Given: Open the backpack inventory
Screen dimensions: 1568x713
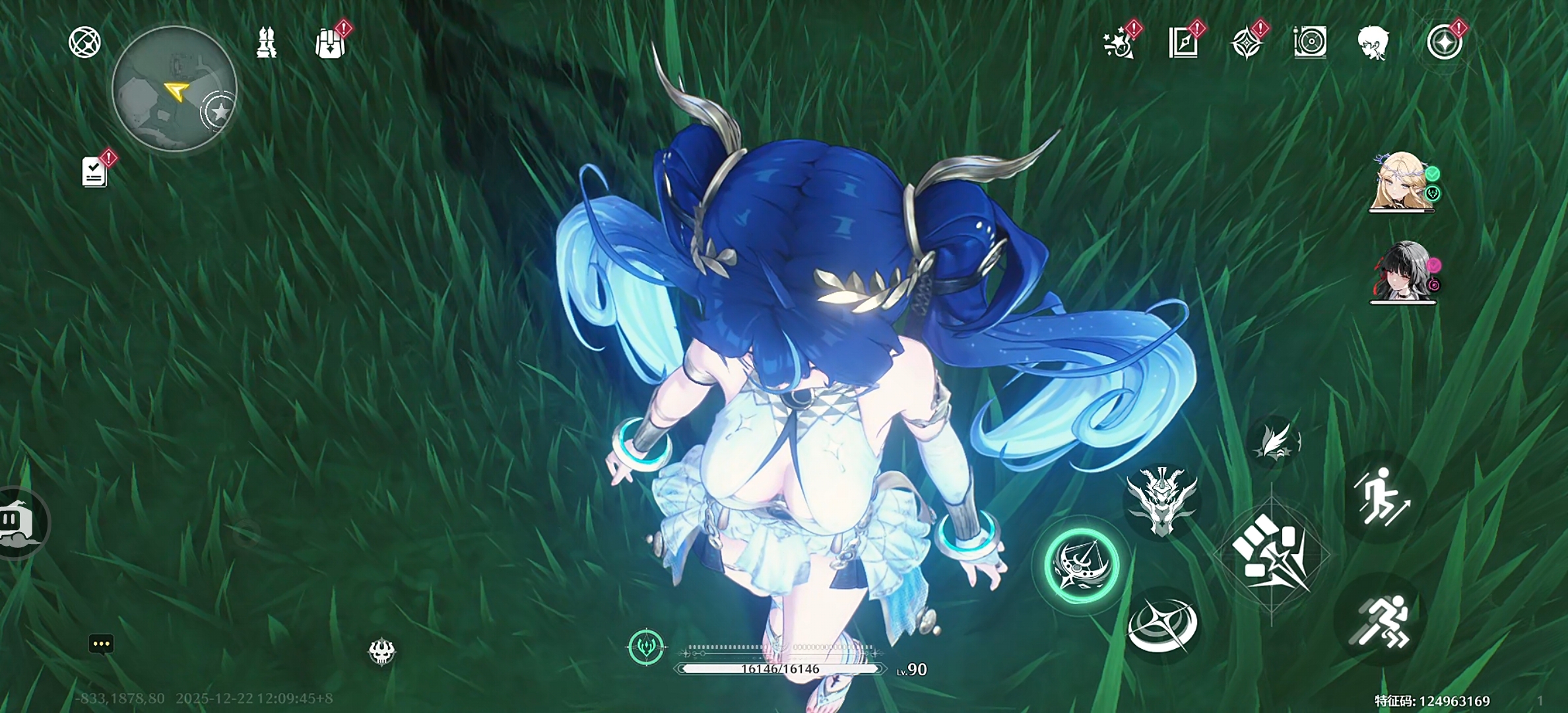Looking at the screenshot, I should (330, 44).
